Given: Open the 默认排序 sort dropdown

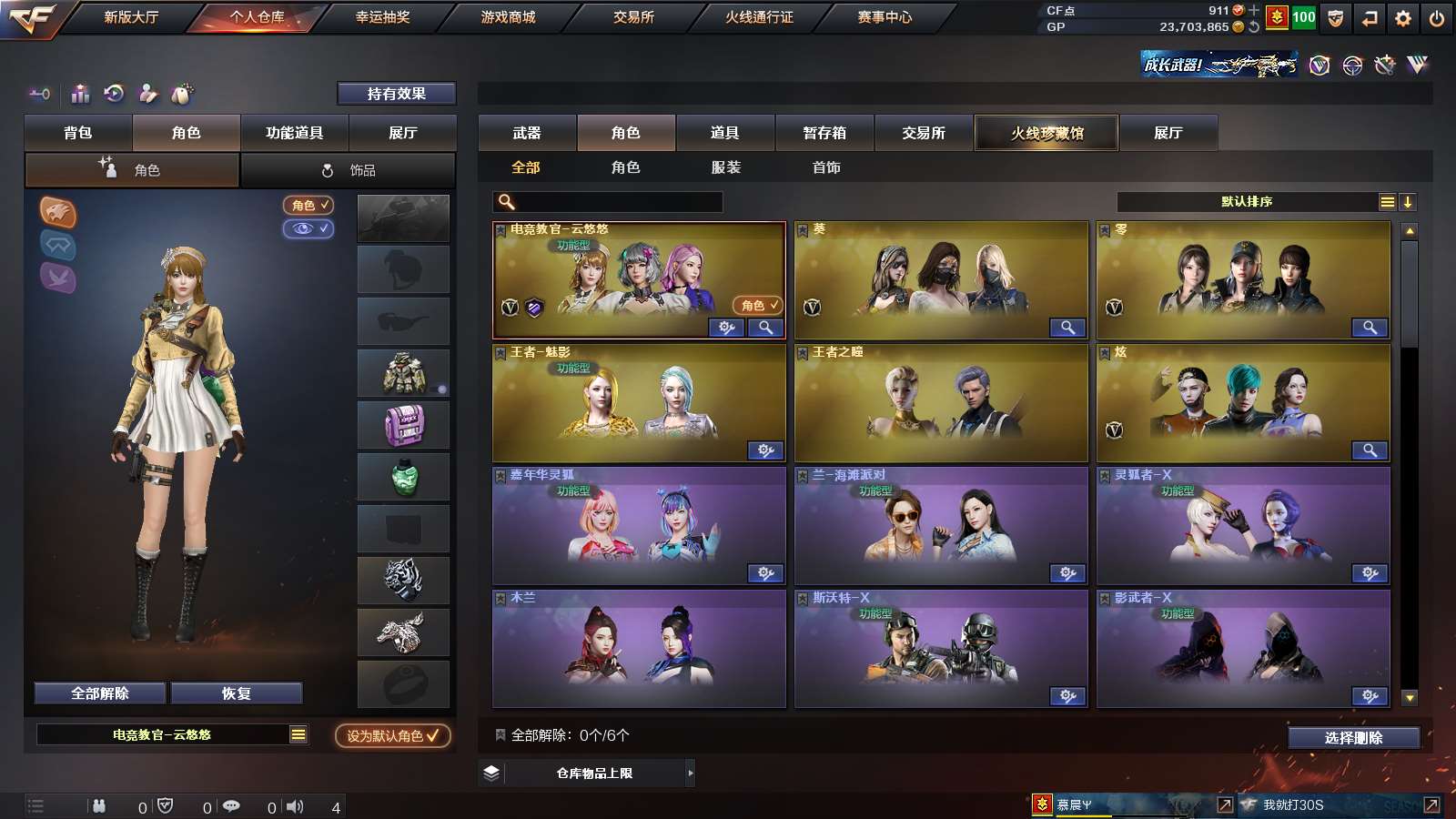Looking at the screenshot, I should pyautogui.click(x=1247, y=202).
